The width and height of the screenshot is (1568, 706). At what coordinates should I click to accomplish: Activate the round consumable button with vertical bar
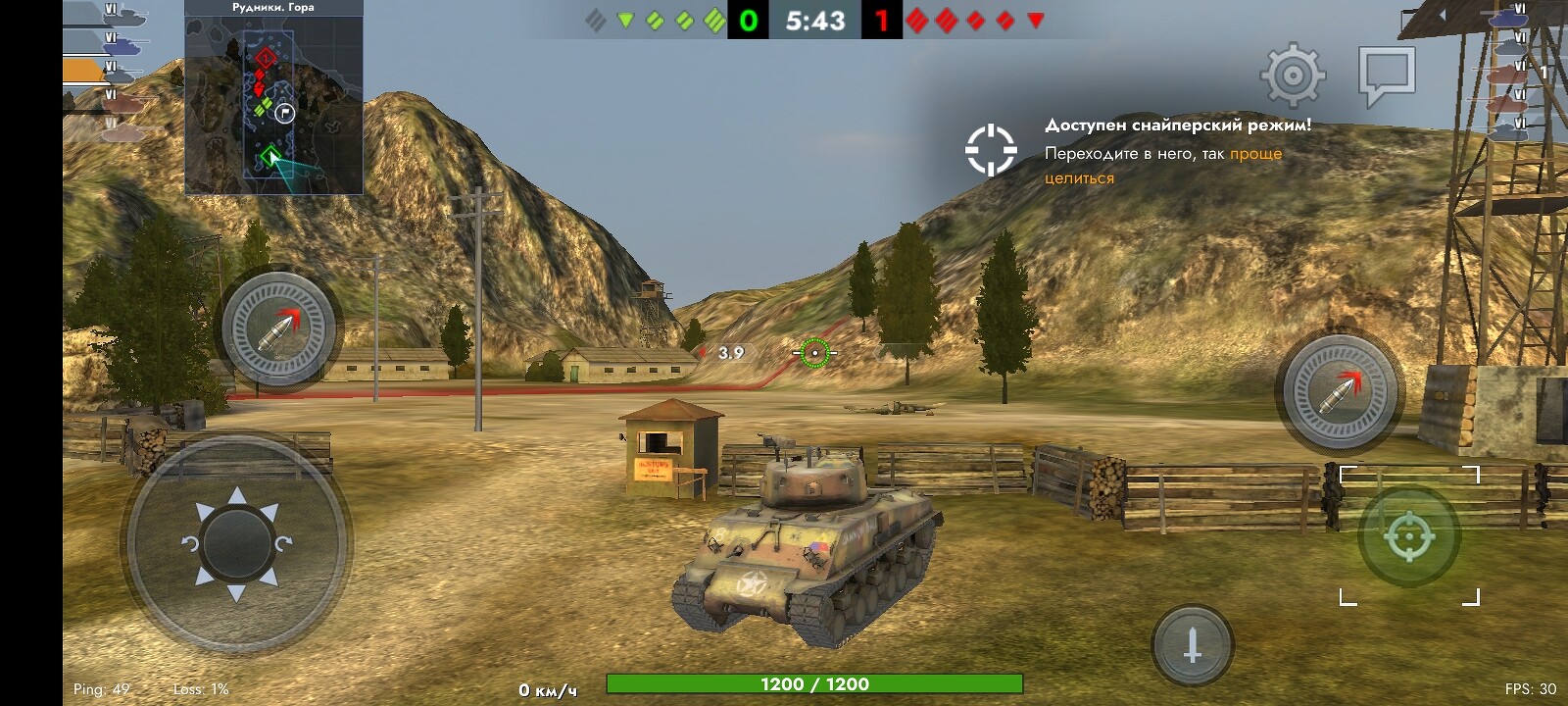pyautogui.click(x=1193, y=645)
